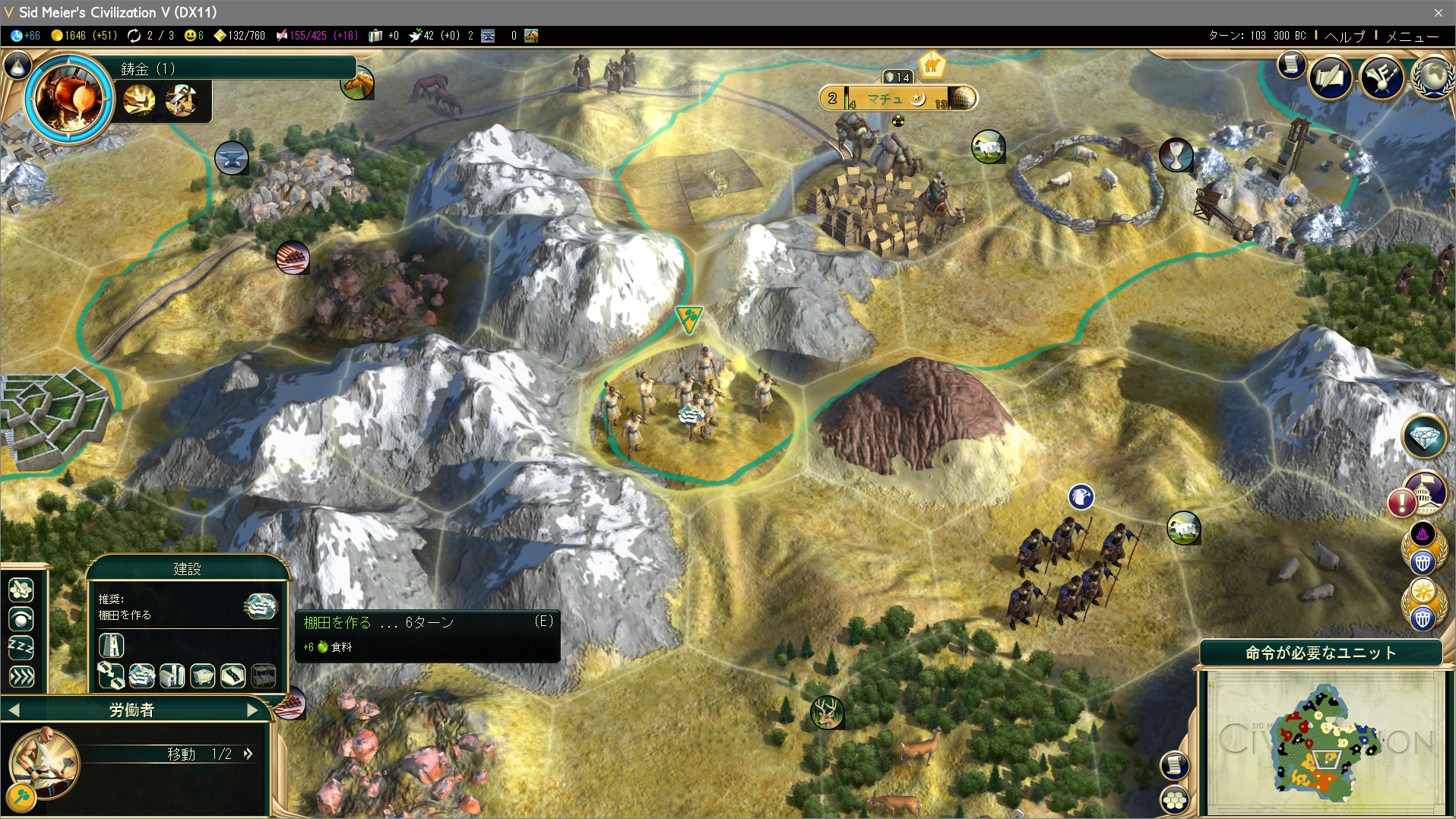This screenshot has height=819, width=1456.
Task: Open the horn and brush advisors icon
Action: pos(1381,77)
